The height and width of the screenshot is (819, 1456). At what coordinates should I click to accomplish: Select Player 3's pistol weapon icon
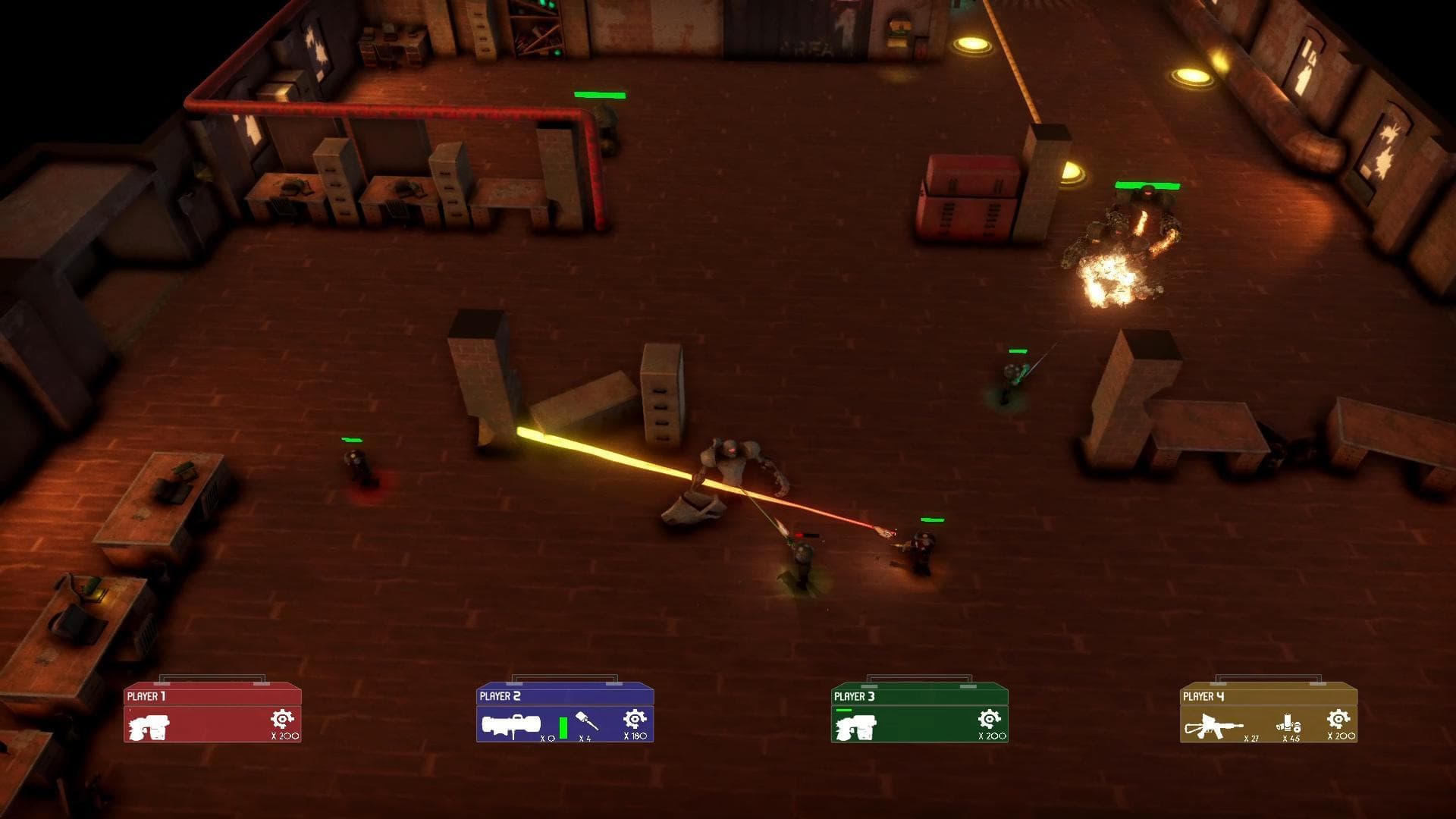tap(856, 726)
